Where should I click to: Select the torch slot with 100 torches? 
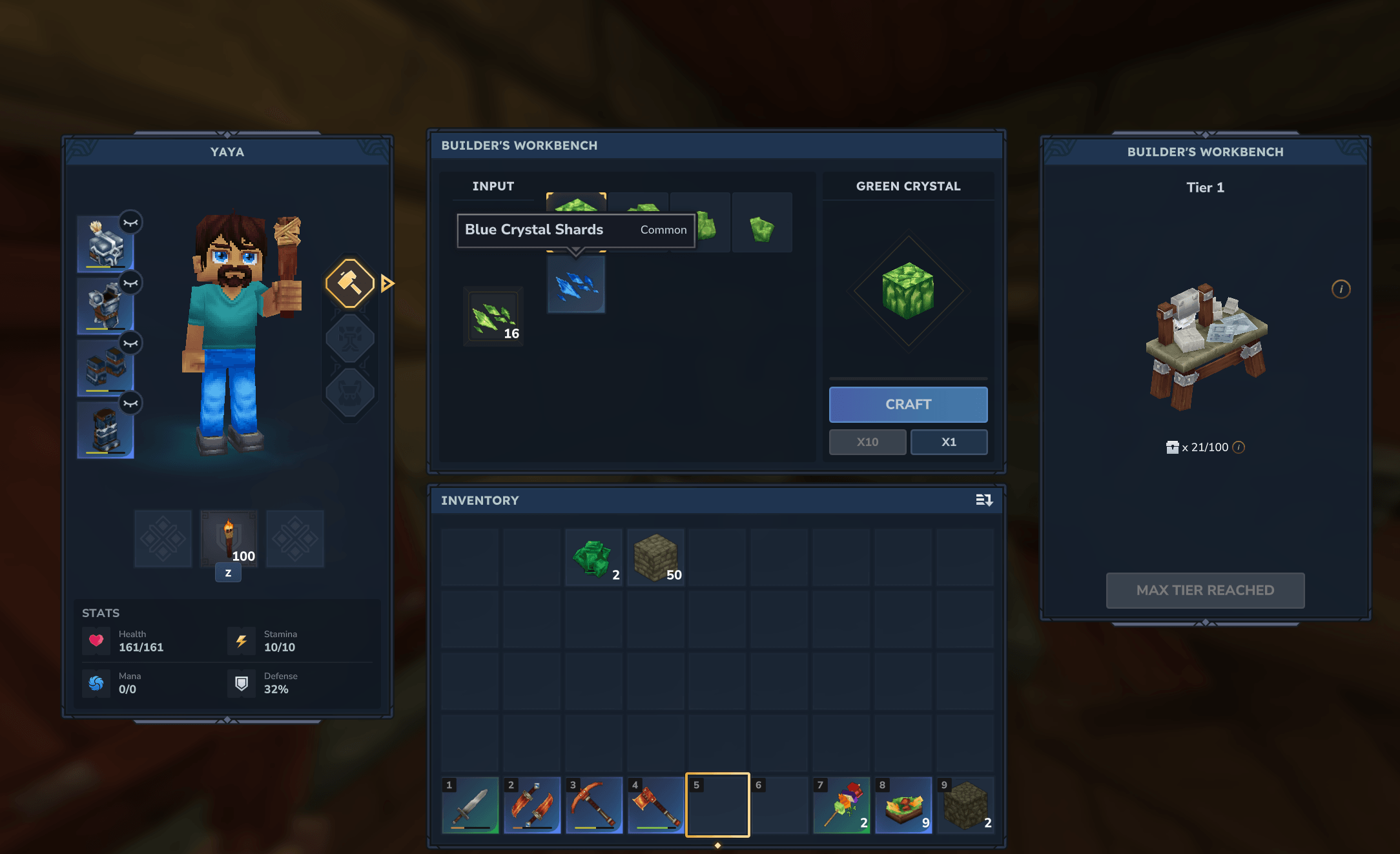click(x=229, y=539)
